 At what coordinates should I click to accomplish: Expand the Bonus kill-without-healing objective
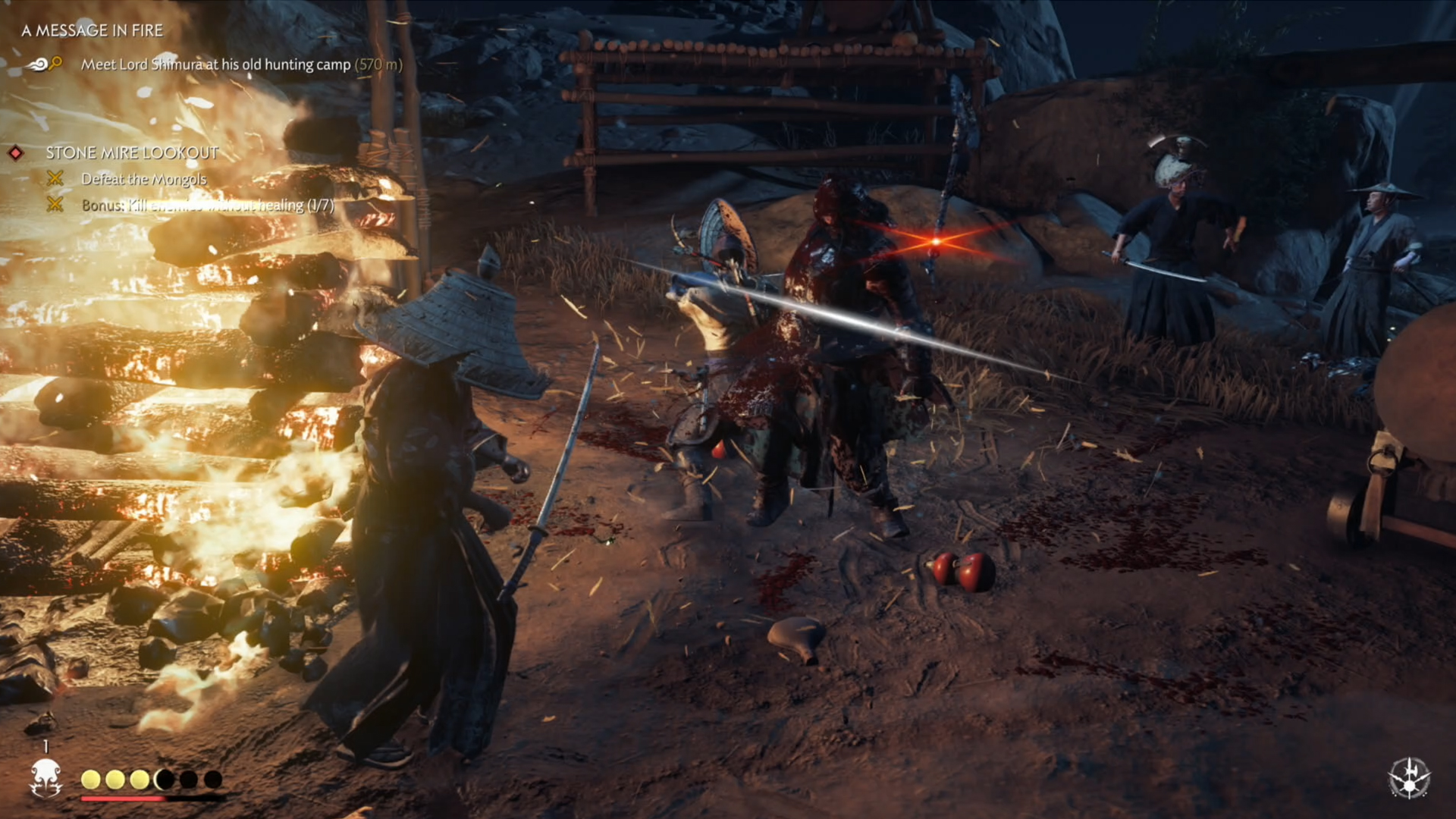[x=206, y=206]
